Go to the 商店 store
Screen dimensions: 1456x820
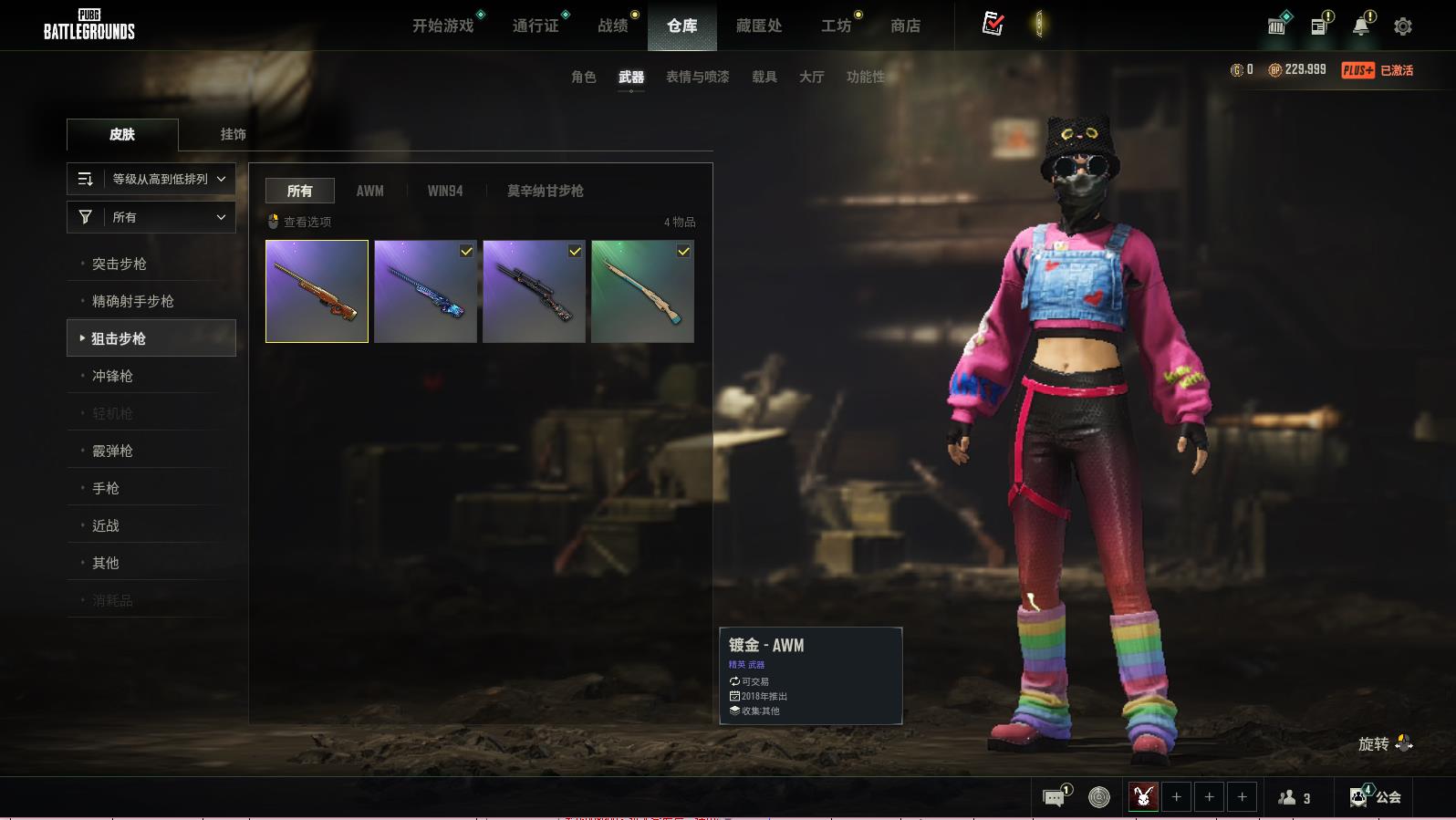click(905, 26)
